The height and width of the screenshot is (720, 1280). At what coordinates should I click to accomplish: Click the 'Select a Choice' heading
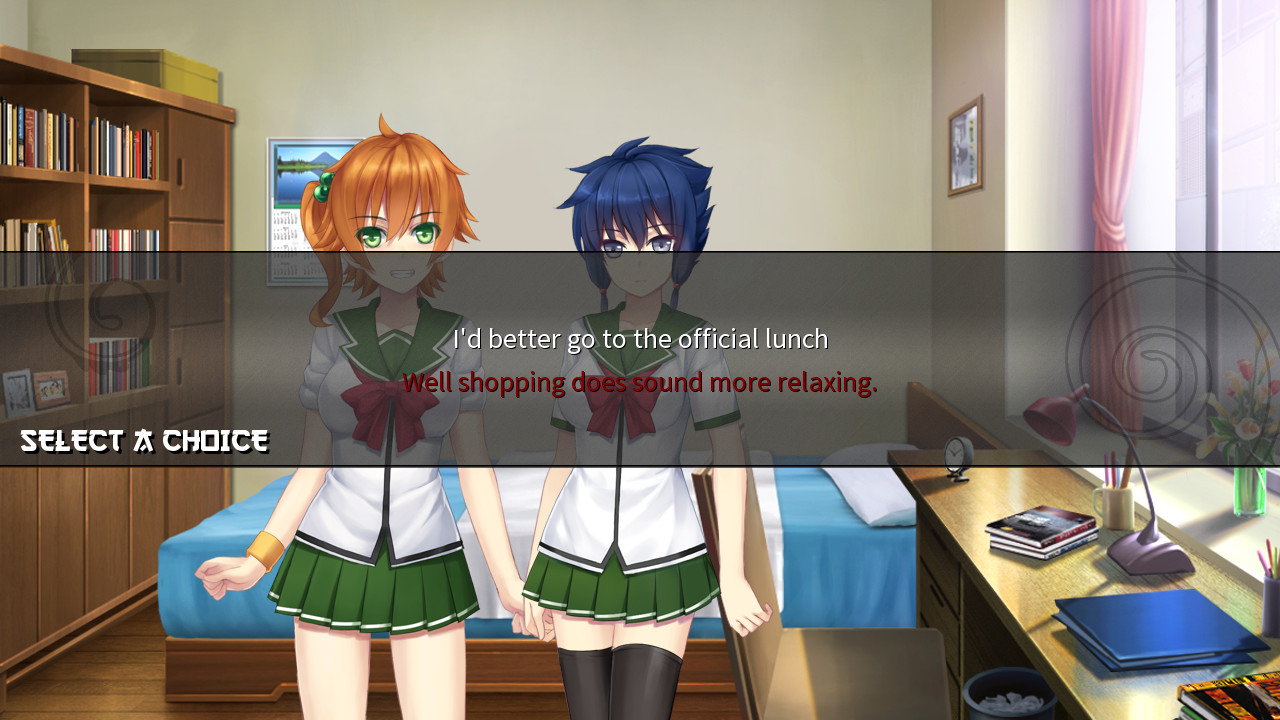pyautogui.click(x=143, y=440)
